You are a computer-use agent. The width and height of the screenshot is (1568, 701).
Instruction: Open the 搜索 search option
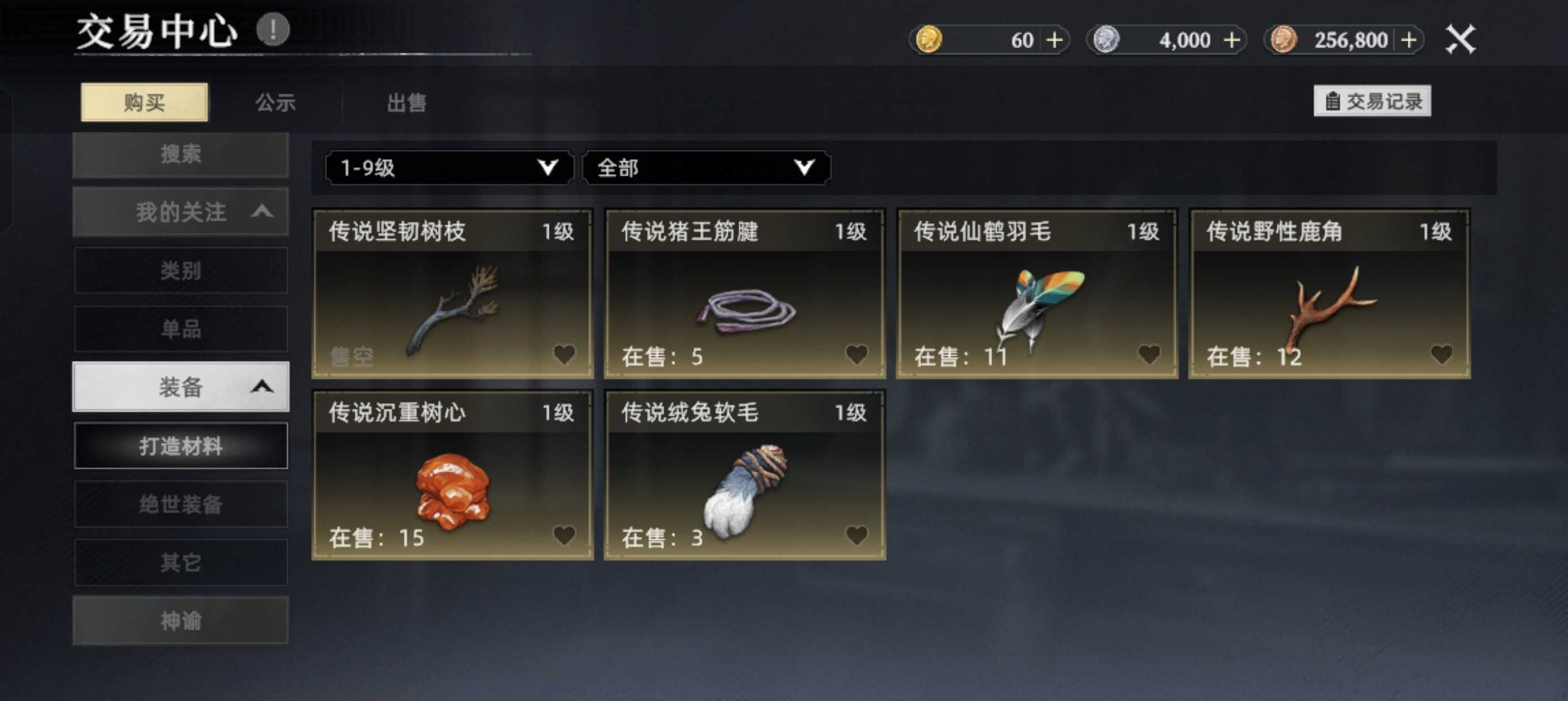point(181,154)
